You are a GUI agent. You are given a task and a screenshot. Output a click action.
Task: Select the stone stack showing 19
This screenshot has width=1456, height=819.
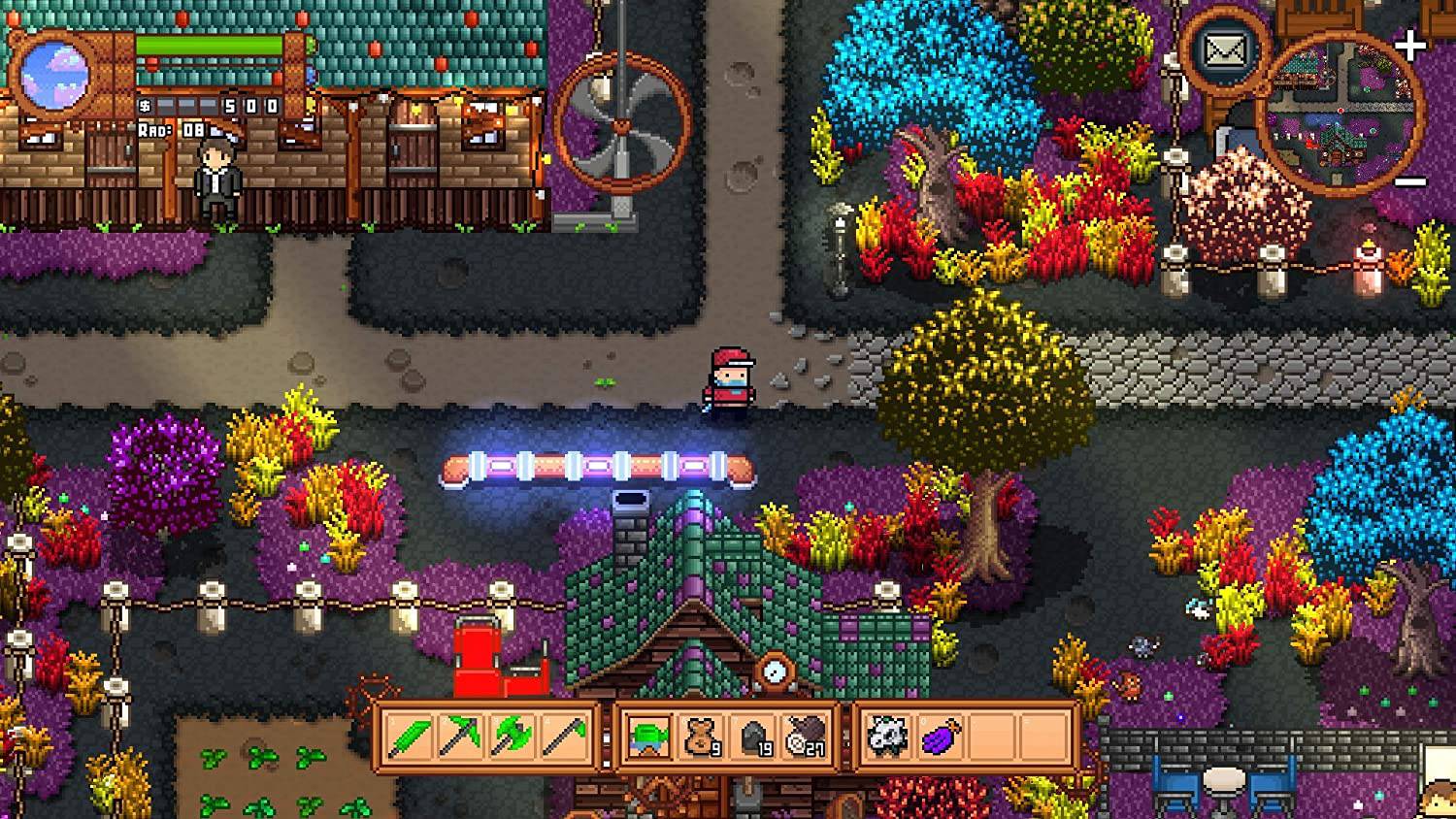click(752, 736)
